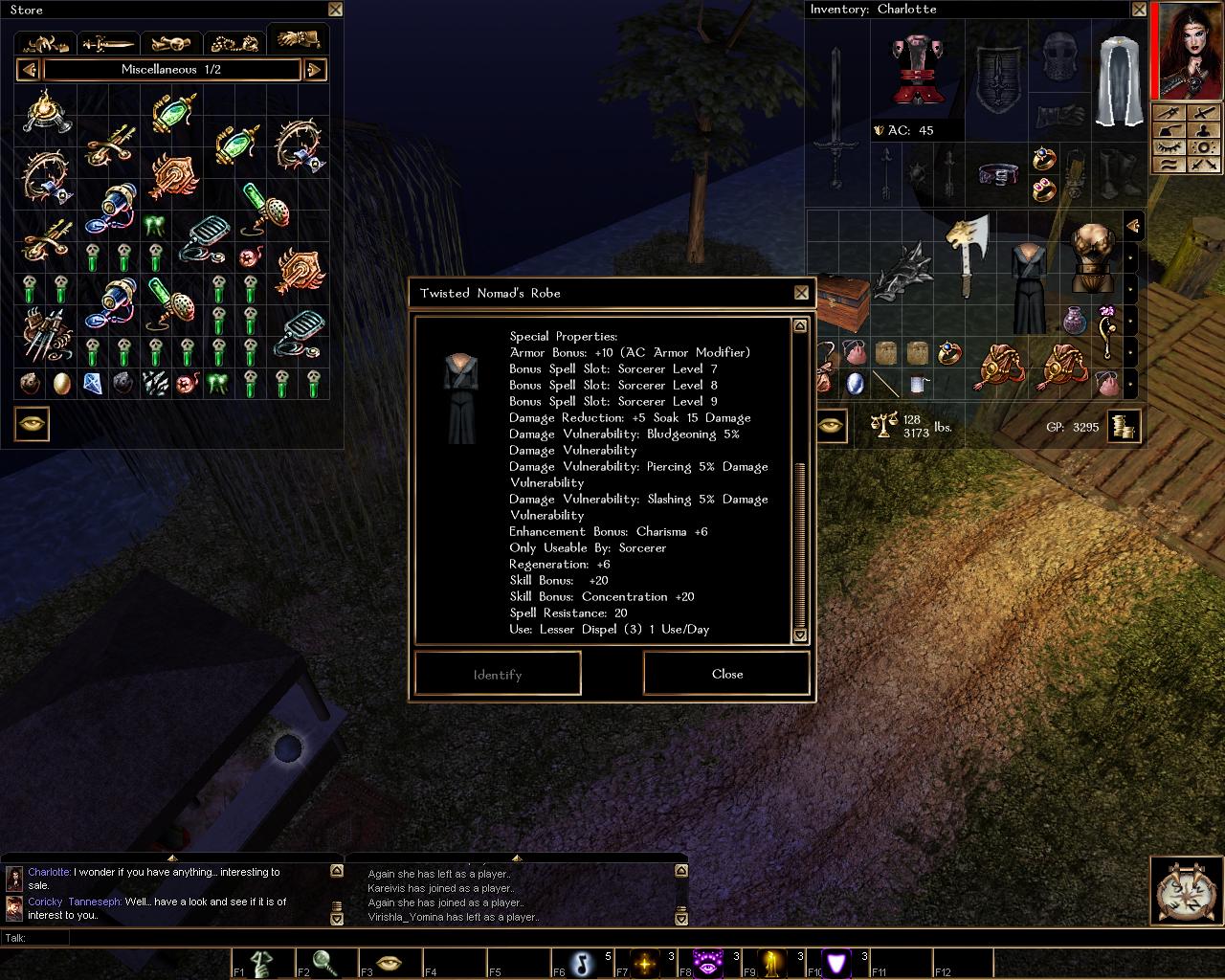Select the equipped white cloak slot
Viewport: 1225px width, 980px height.
1120,81
